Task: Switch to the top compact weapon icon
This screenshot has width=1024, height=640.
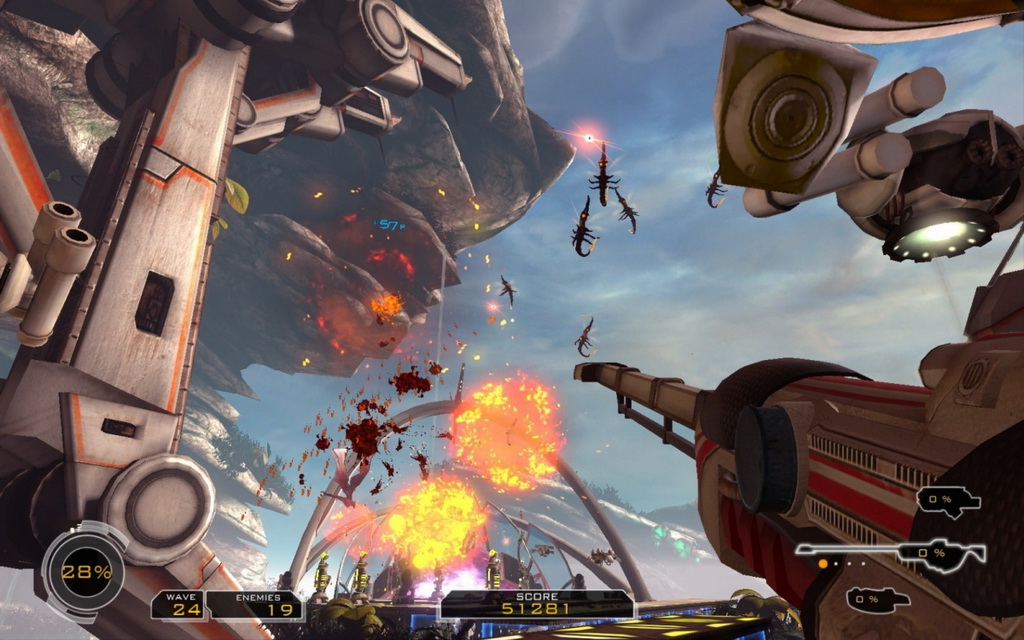Action: click(x=948, y=500)
